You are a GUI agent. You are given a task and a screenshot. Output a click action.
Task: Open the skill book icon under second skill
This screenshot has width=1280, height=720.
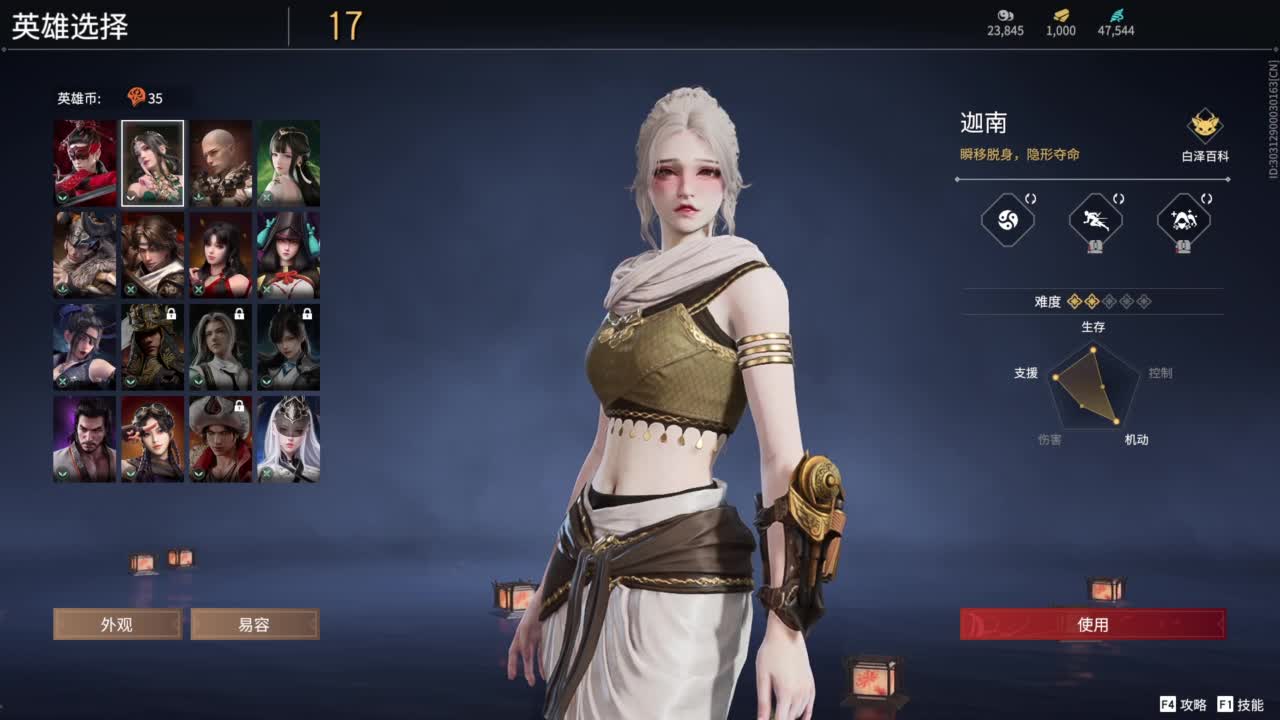[1096, 246]
